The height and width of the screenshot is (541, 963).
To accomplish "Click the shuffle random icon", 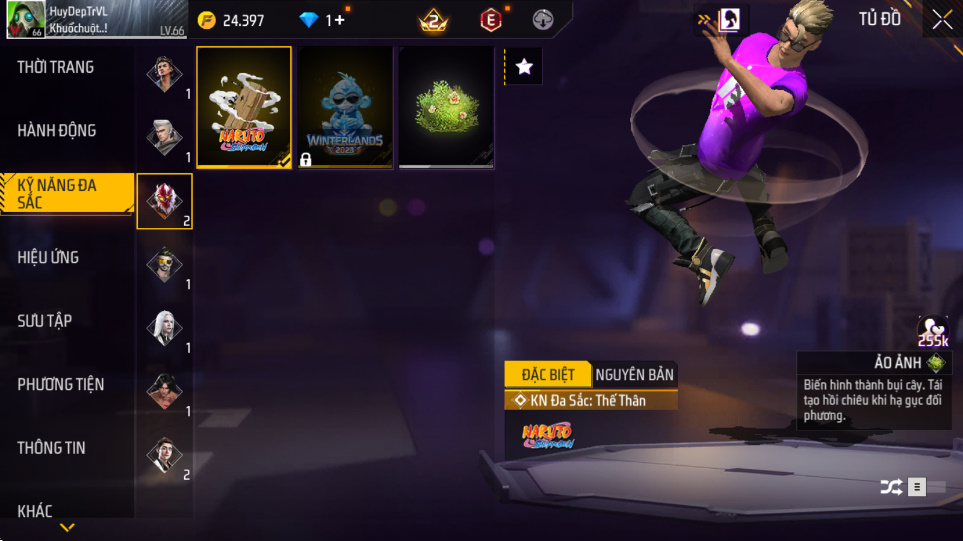I will point(890,487).
